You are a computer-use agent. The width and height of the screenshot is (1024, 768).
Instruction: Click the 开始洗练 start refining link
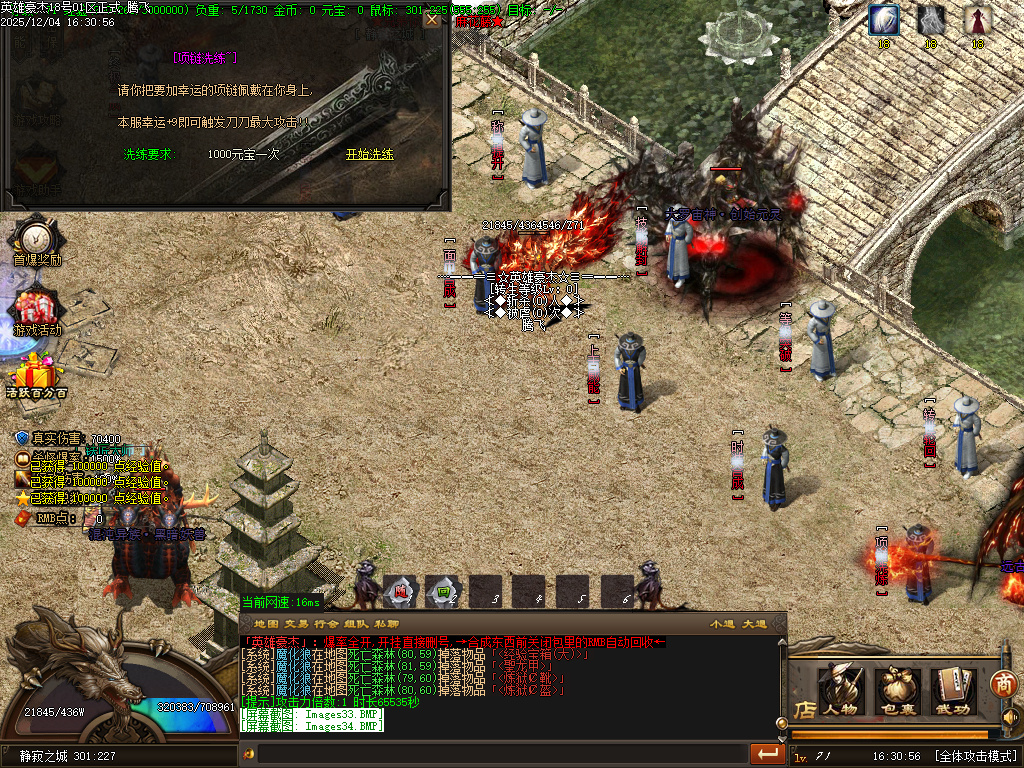(x=369, y=154)
